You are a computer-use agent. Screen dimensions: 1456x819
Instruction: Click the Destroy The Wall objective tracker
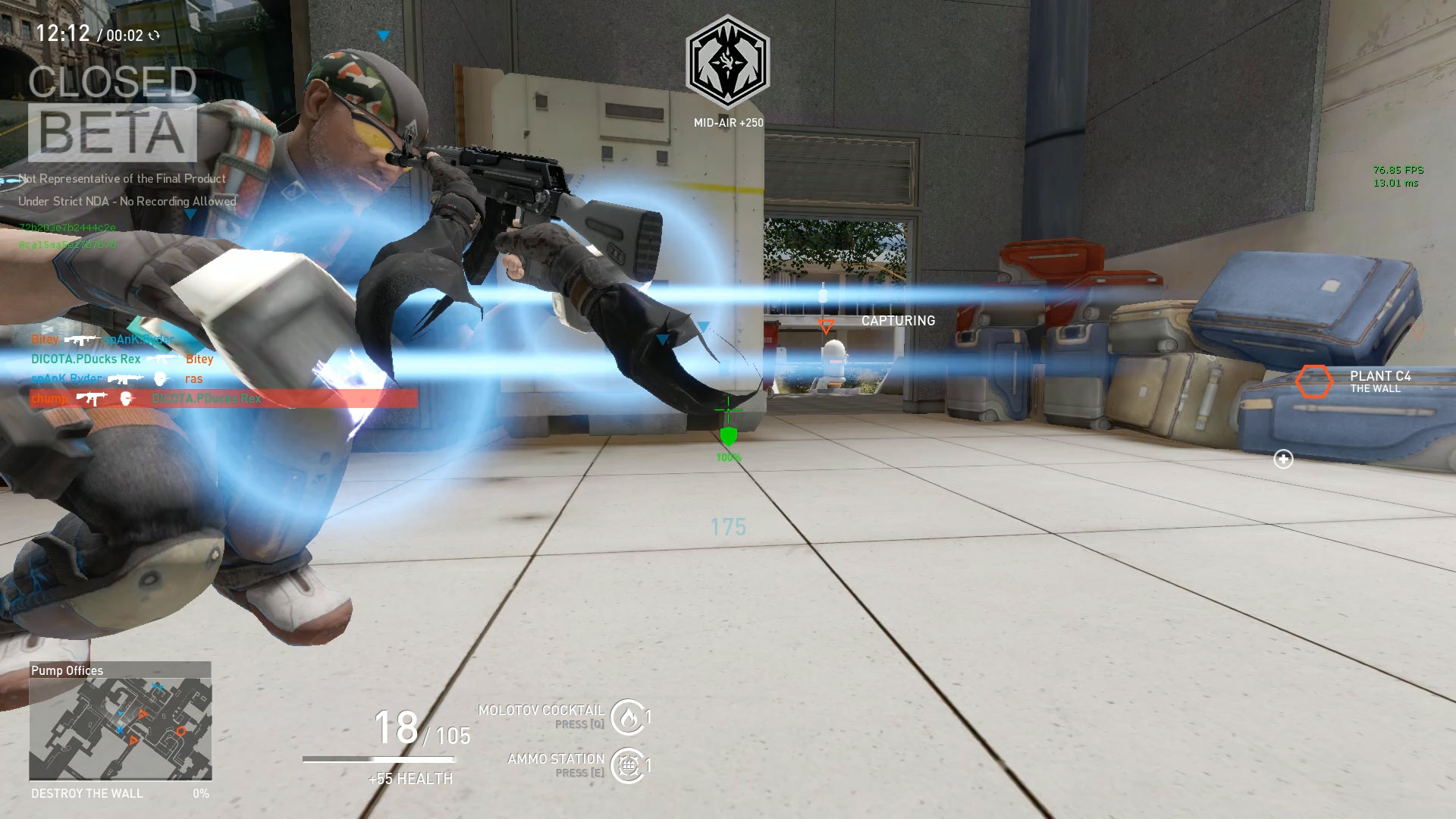120,793
